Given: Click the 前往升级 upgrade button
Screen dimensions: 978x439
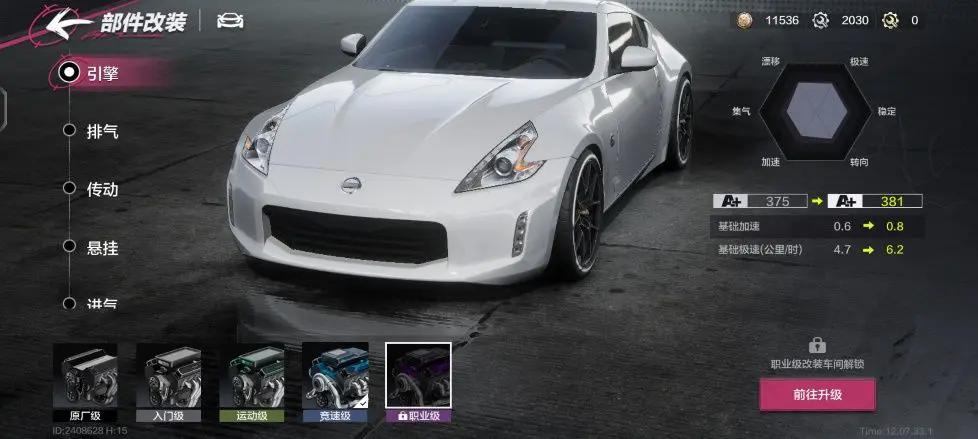Looking at the screenshot, I should pyautogui.click(x=816, y=394).
